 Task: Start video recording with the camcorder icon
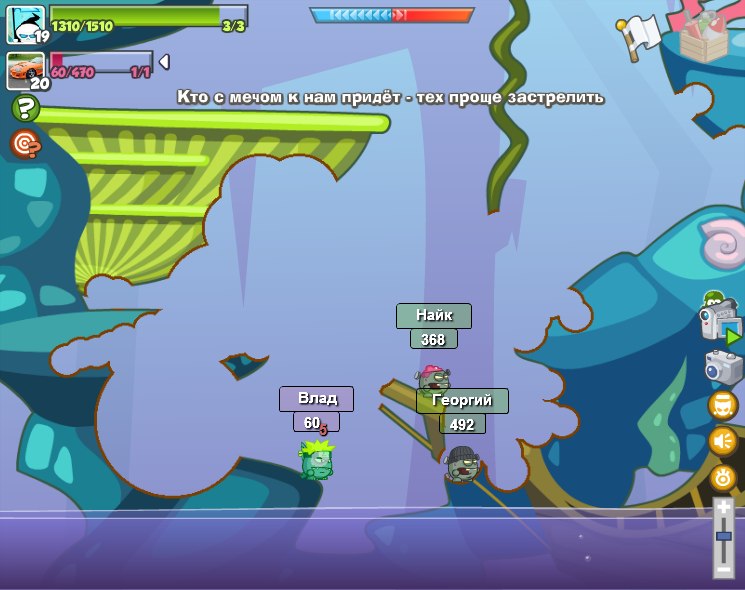point(719,323)
